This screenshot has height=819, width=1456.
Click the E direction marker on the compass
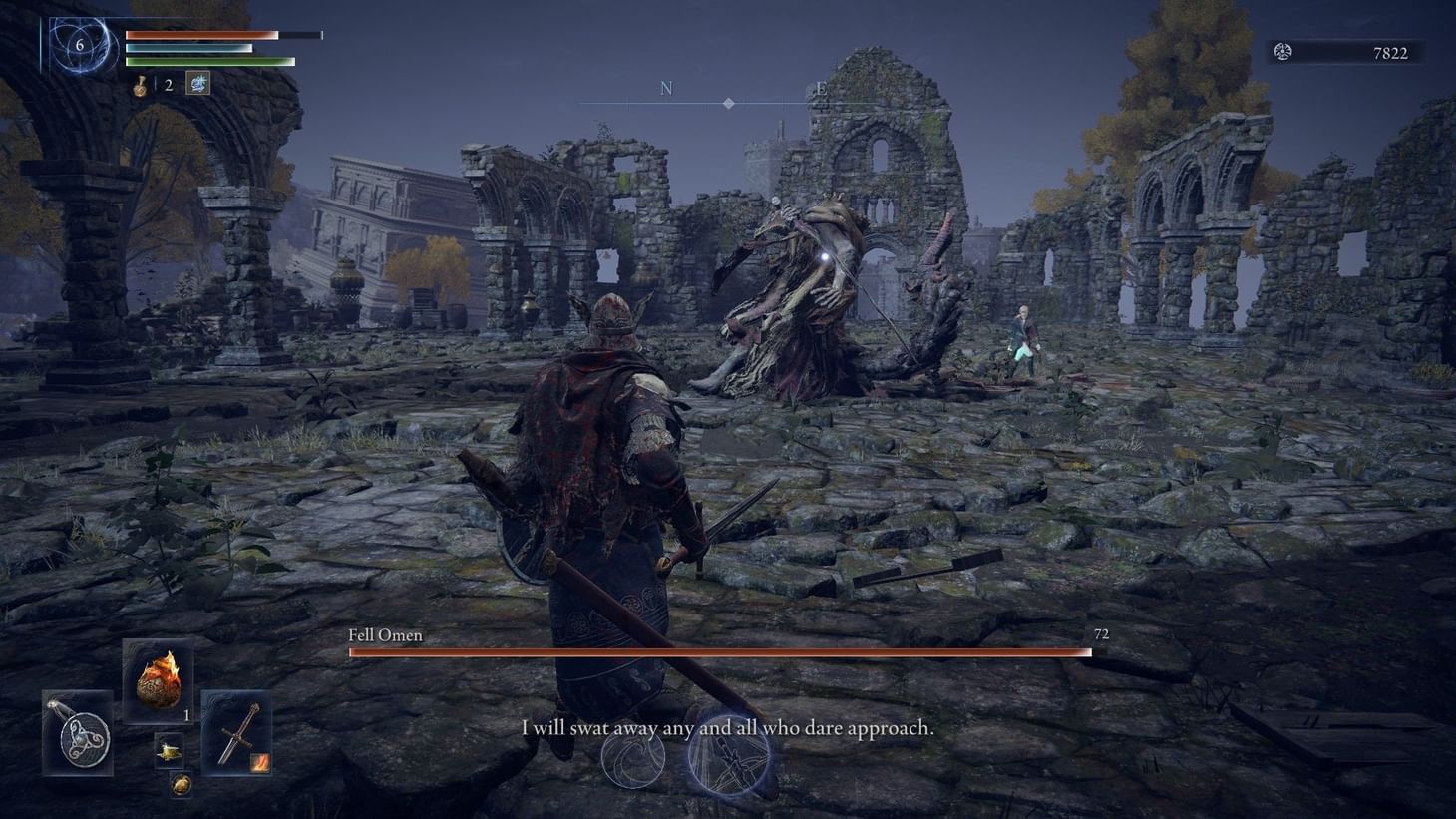pyautogui.click(x=821, y=88)
